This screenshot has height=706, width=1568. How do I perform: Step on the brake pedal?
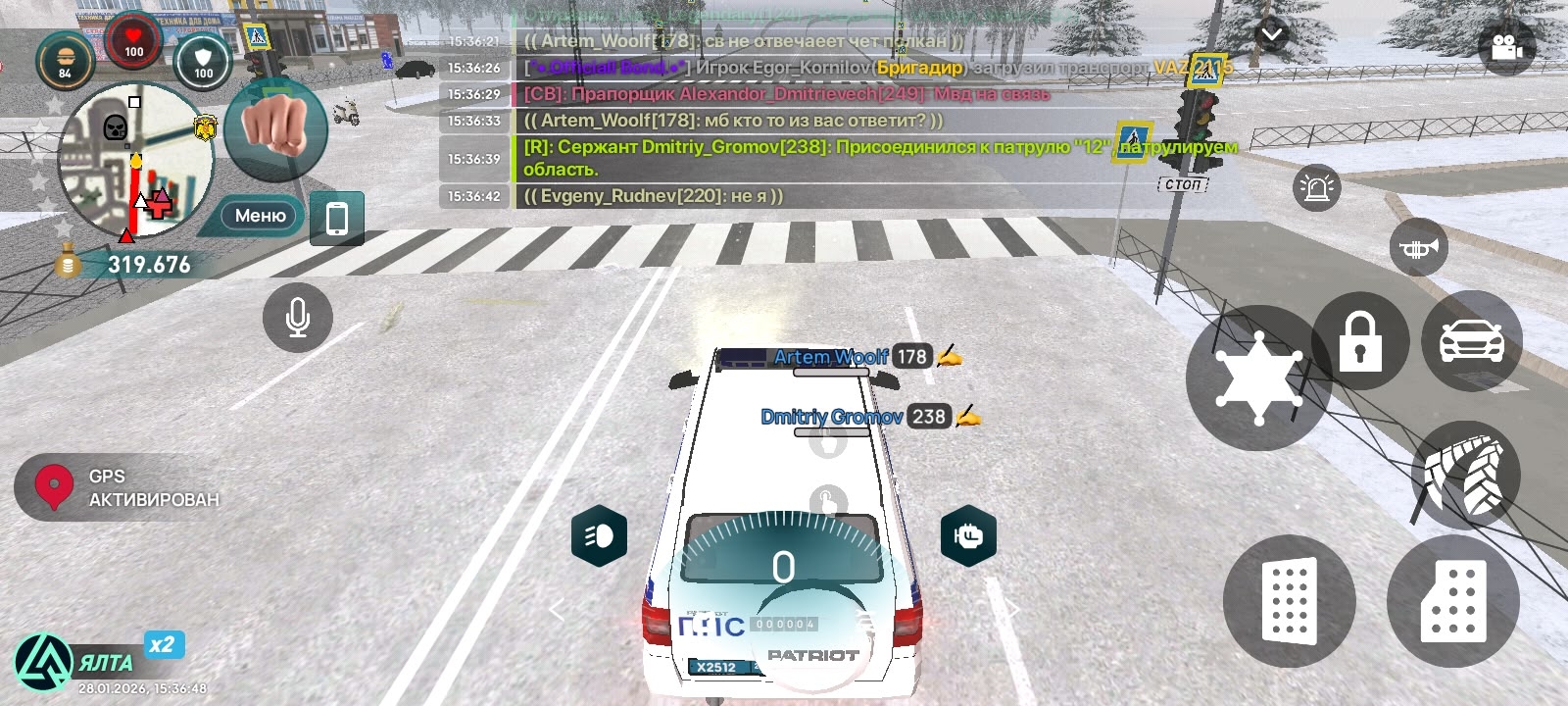point(1289,601)
